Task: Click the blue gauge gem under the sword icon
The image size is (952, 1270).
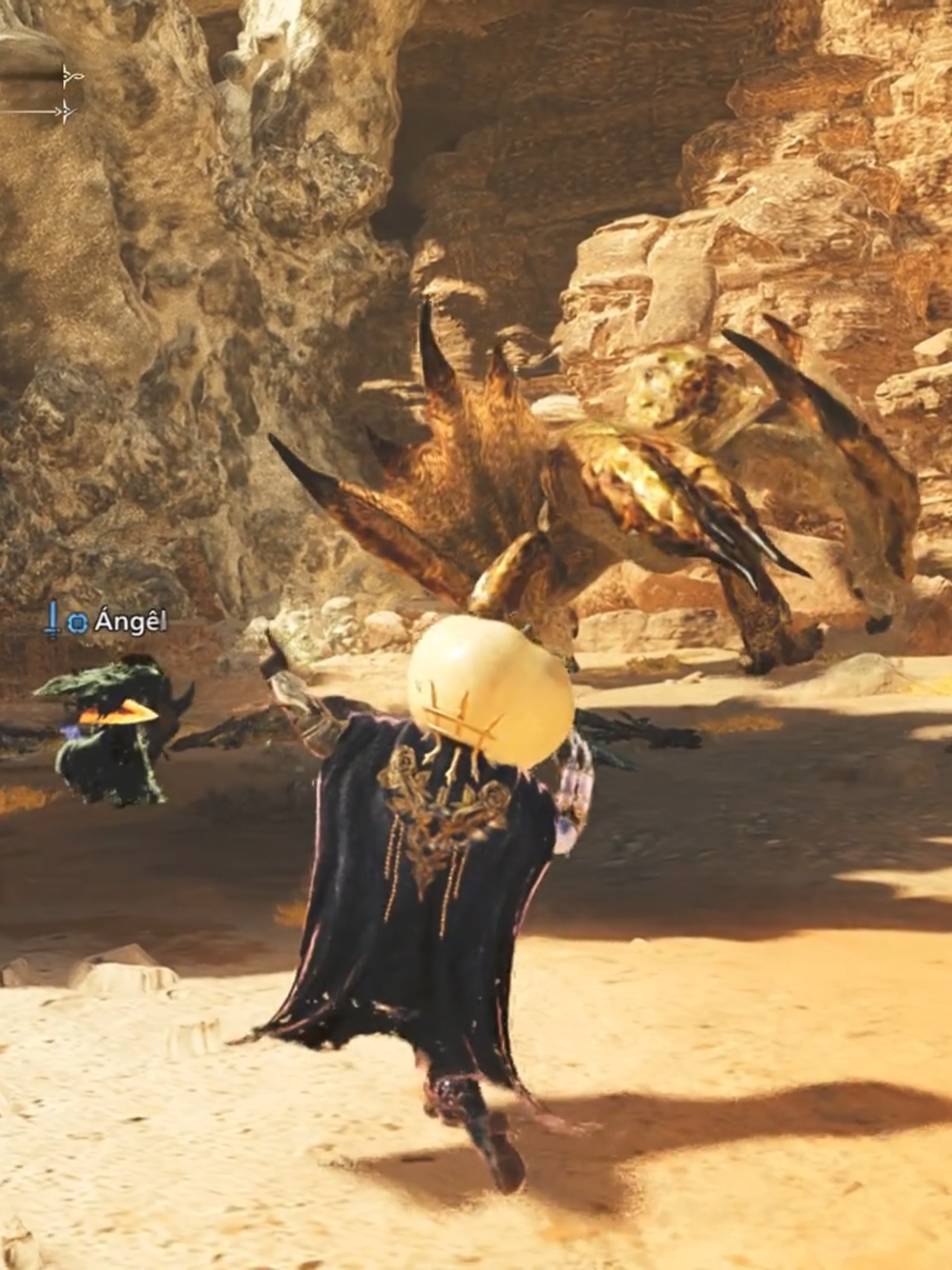Action: [x=76, y=621]
